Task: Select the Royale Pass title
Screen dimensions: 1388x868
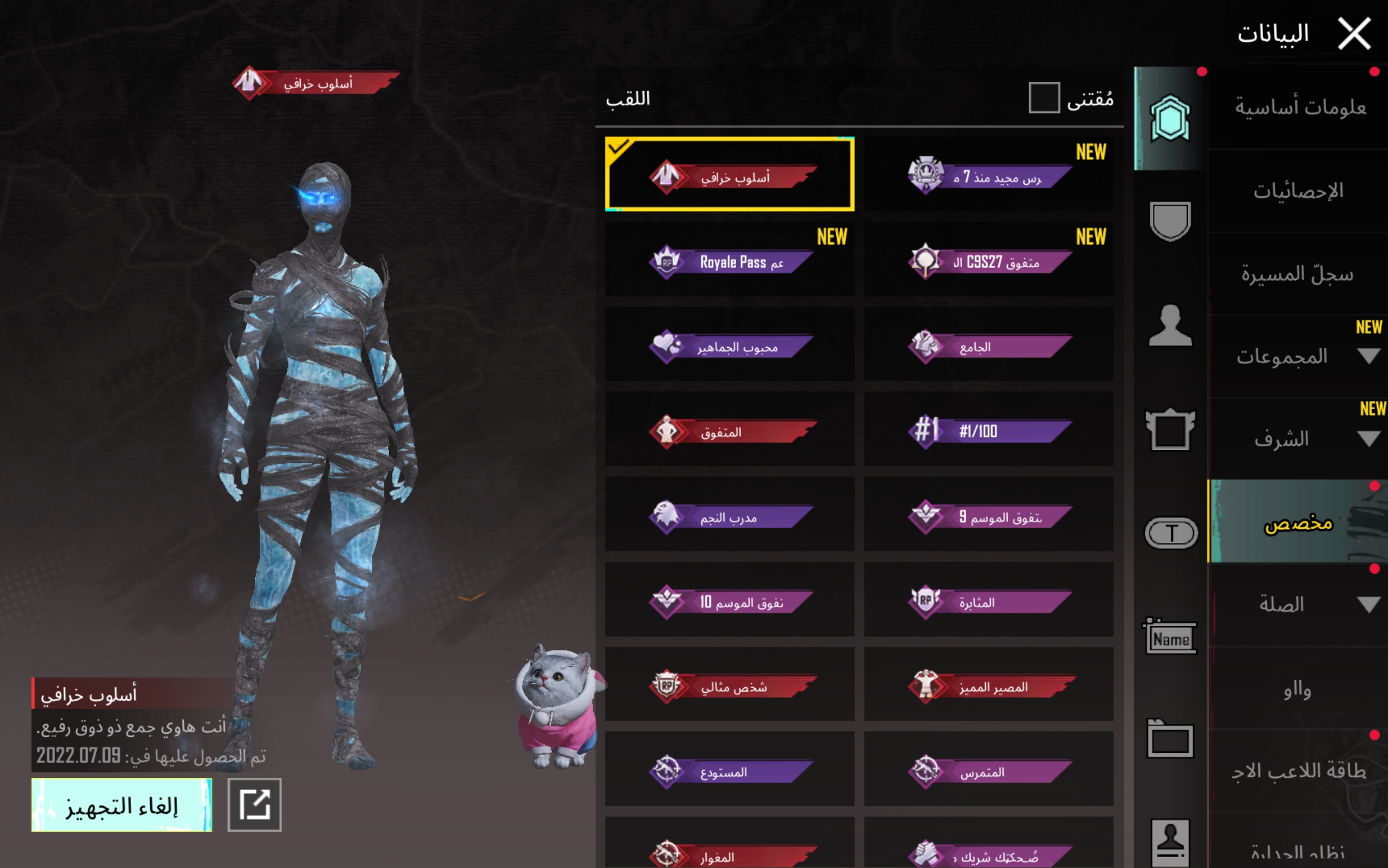Action: point(729,261)
